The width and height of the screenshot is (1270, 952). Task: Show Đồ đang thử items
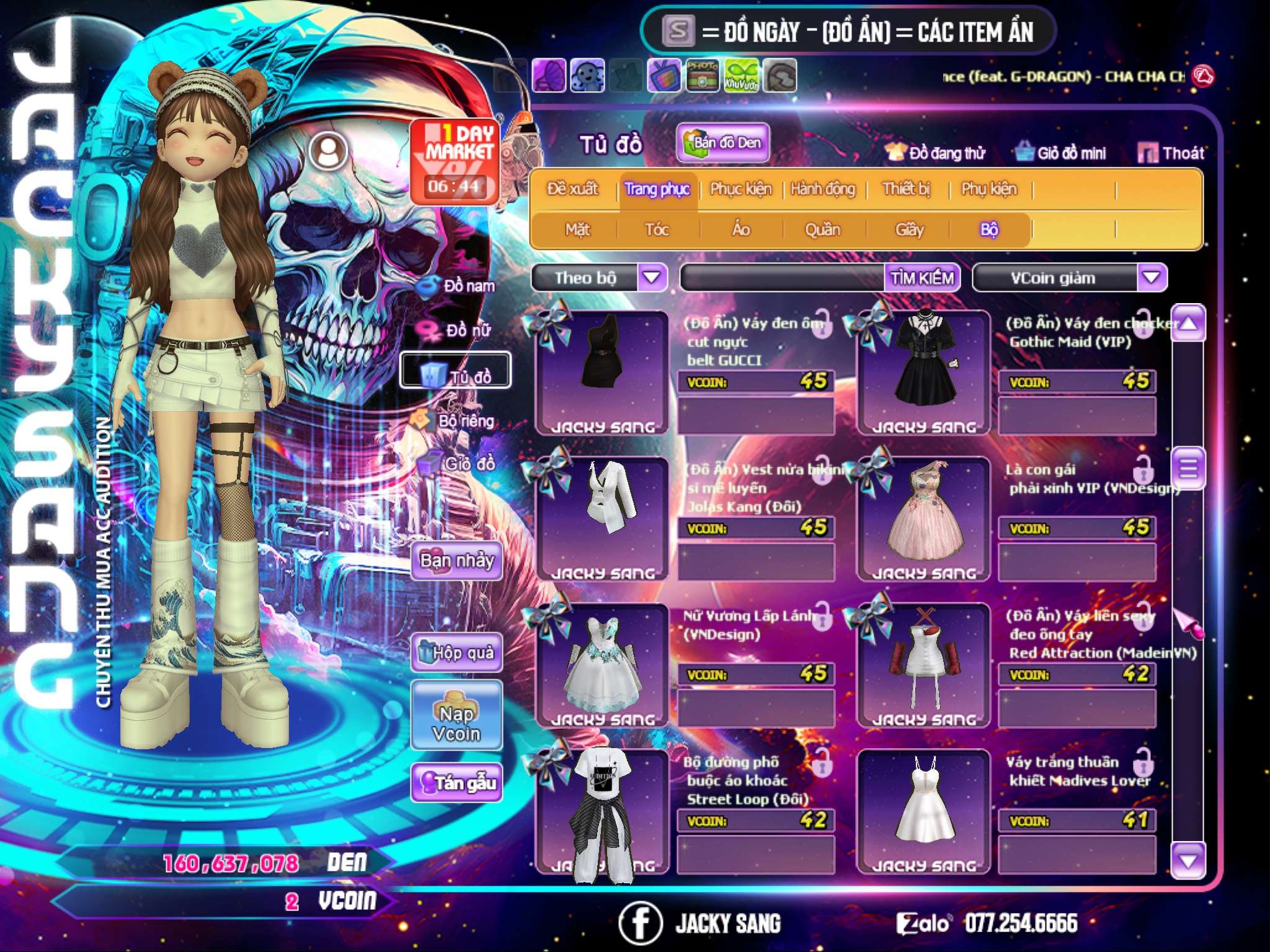pos(936,153)
